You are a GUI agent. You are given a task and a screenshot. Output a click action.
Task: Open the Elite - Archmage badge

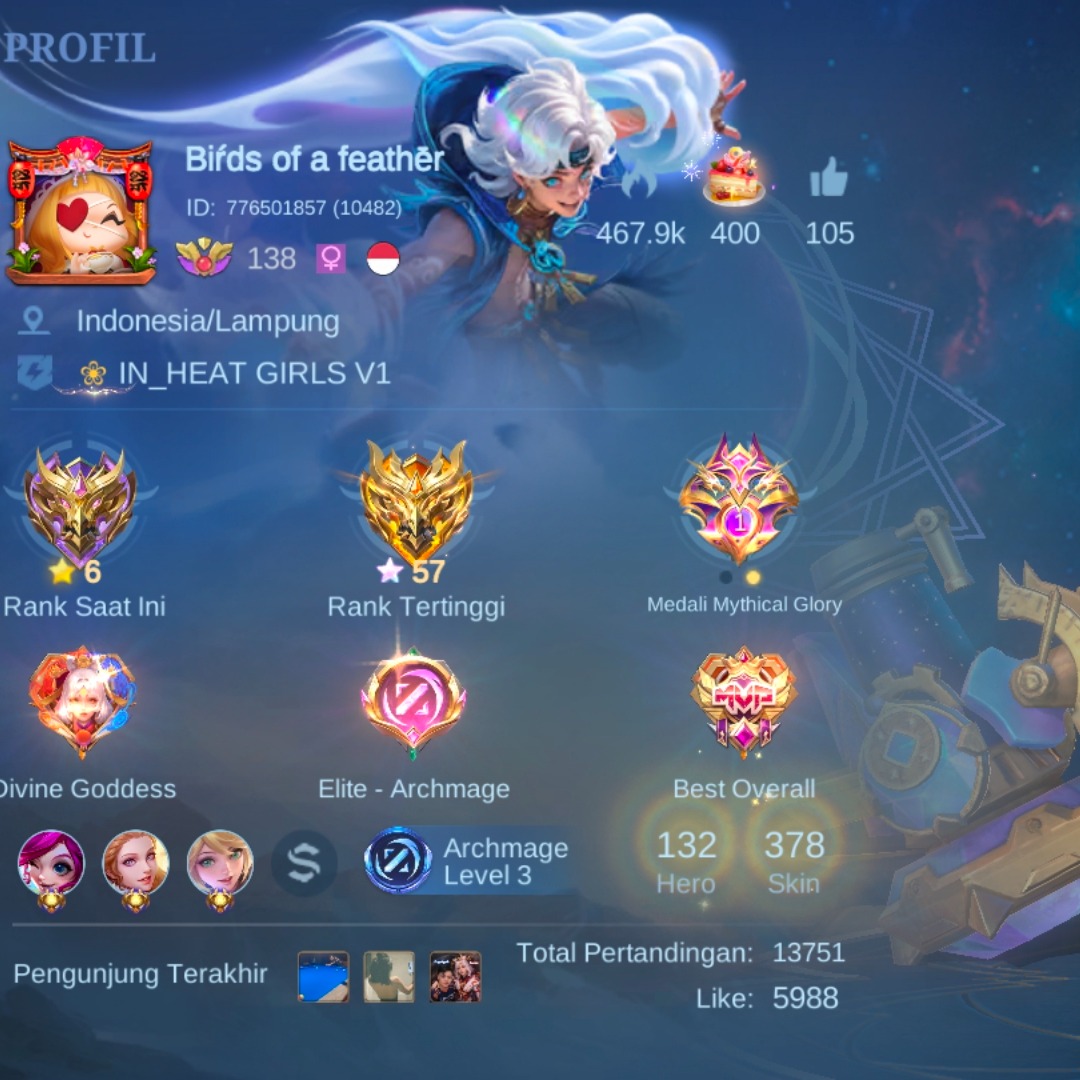click(x=413, y=702)
